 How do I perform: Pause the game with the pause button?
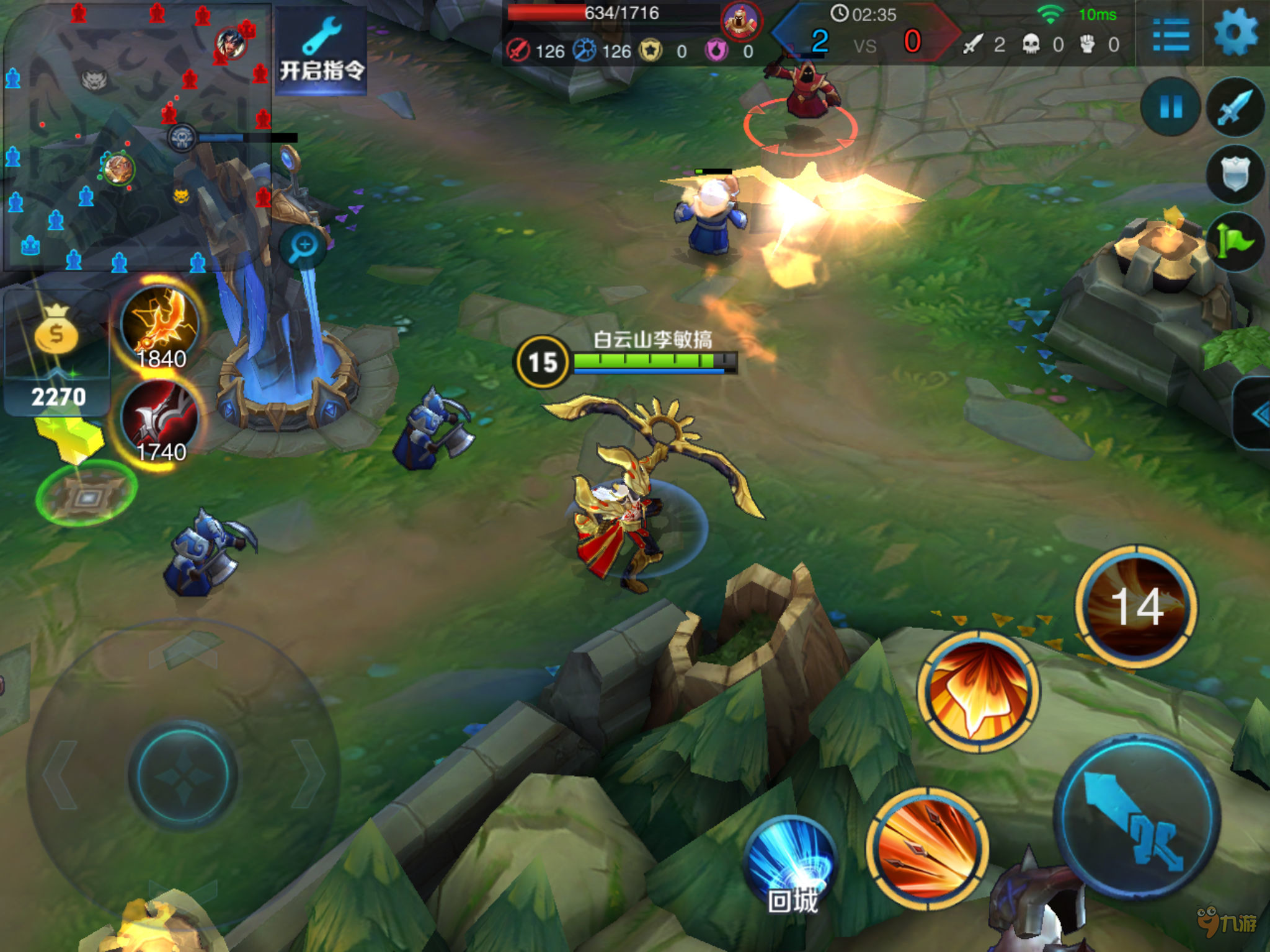tap(1171, 107)
